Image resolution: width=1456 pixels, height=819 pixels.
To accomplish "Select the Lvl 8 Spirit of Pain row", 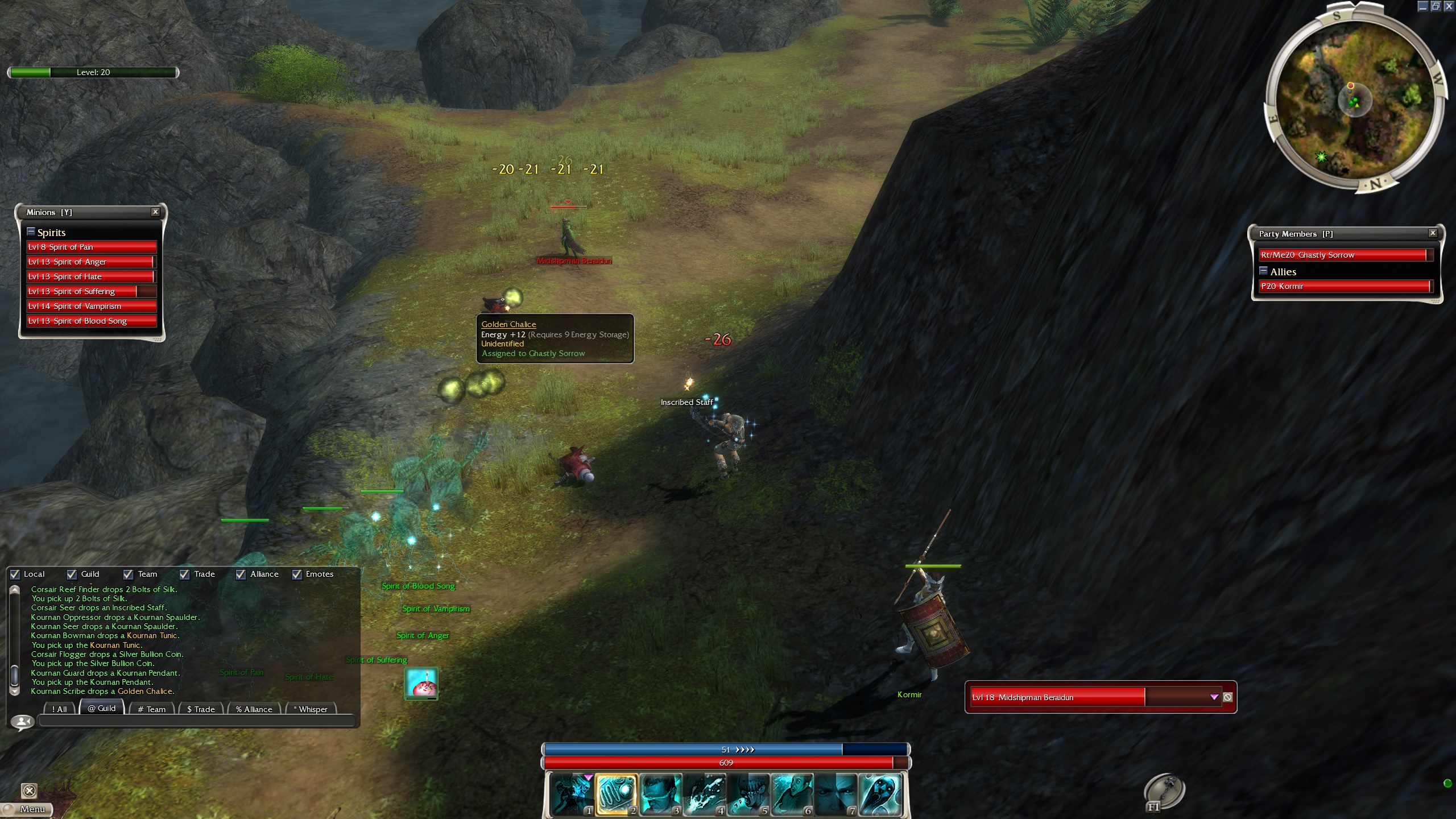I will [91, 247].
